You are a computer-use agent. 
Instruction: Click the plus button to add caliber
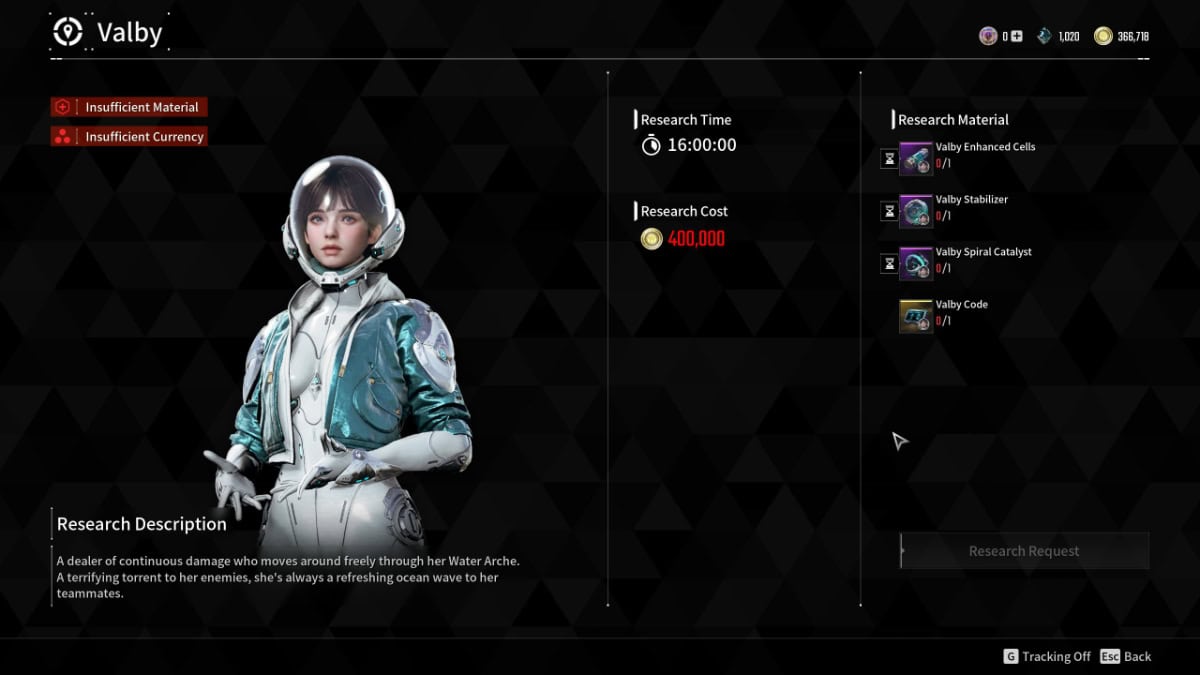pyautogui.click(x=1017, y=37)
